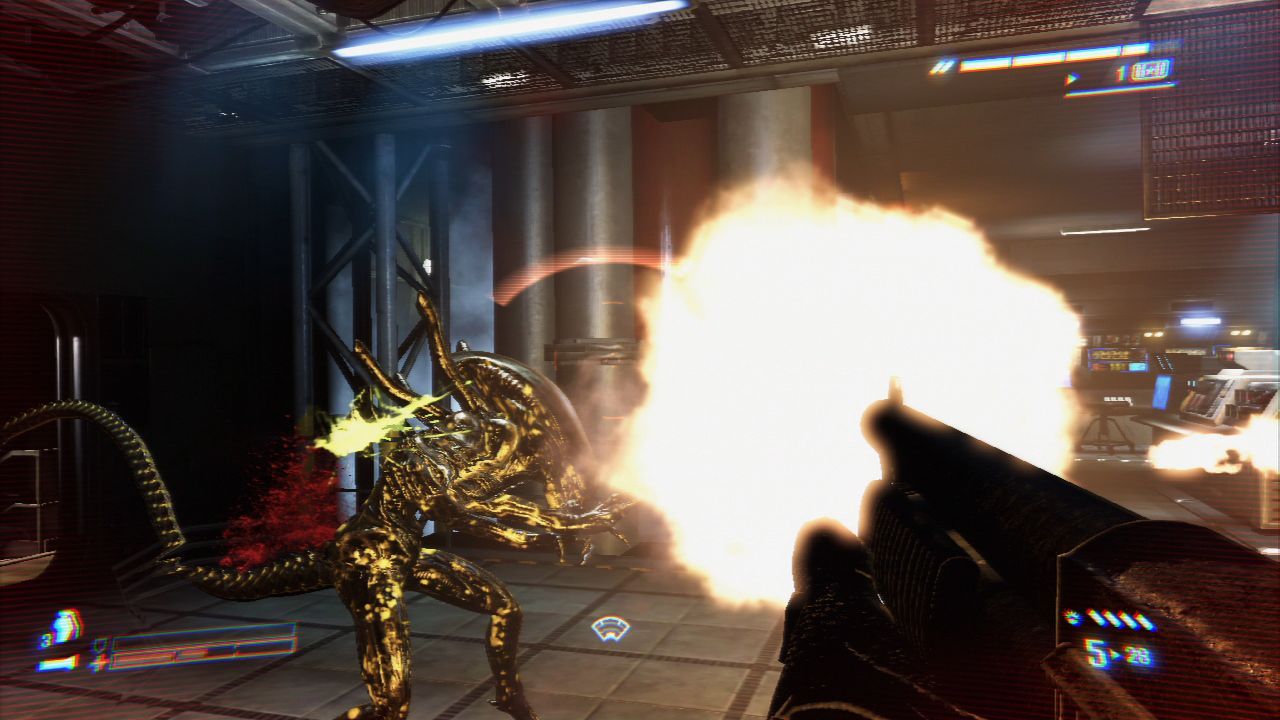Expand the arrow between magazine and reserve ammo numbers
Image resolution: width=1280 pixels, height=720 pixels.
(1116, 655)
